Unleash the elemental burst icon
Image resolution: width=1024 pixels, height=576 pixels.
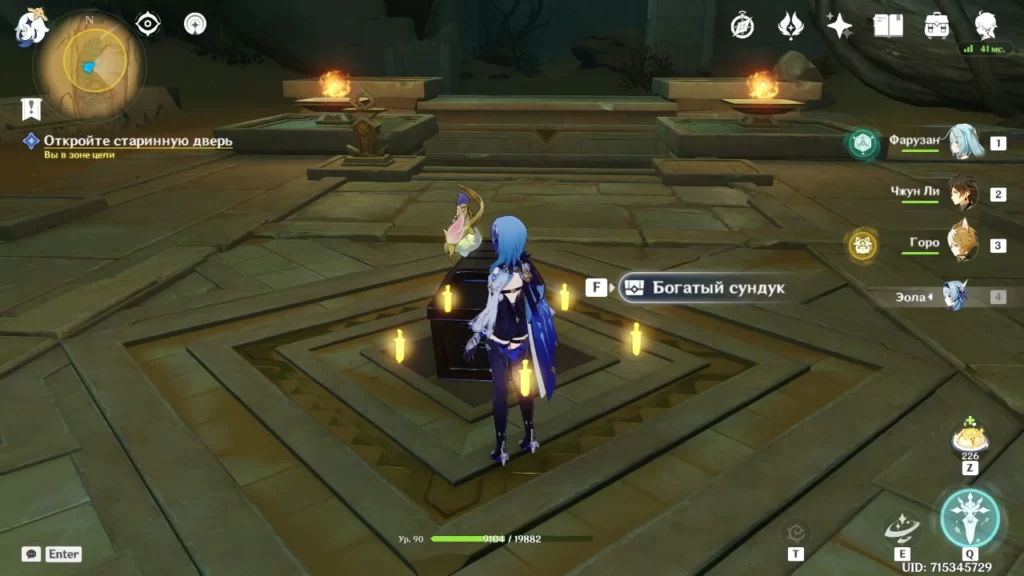(969, 519)
